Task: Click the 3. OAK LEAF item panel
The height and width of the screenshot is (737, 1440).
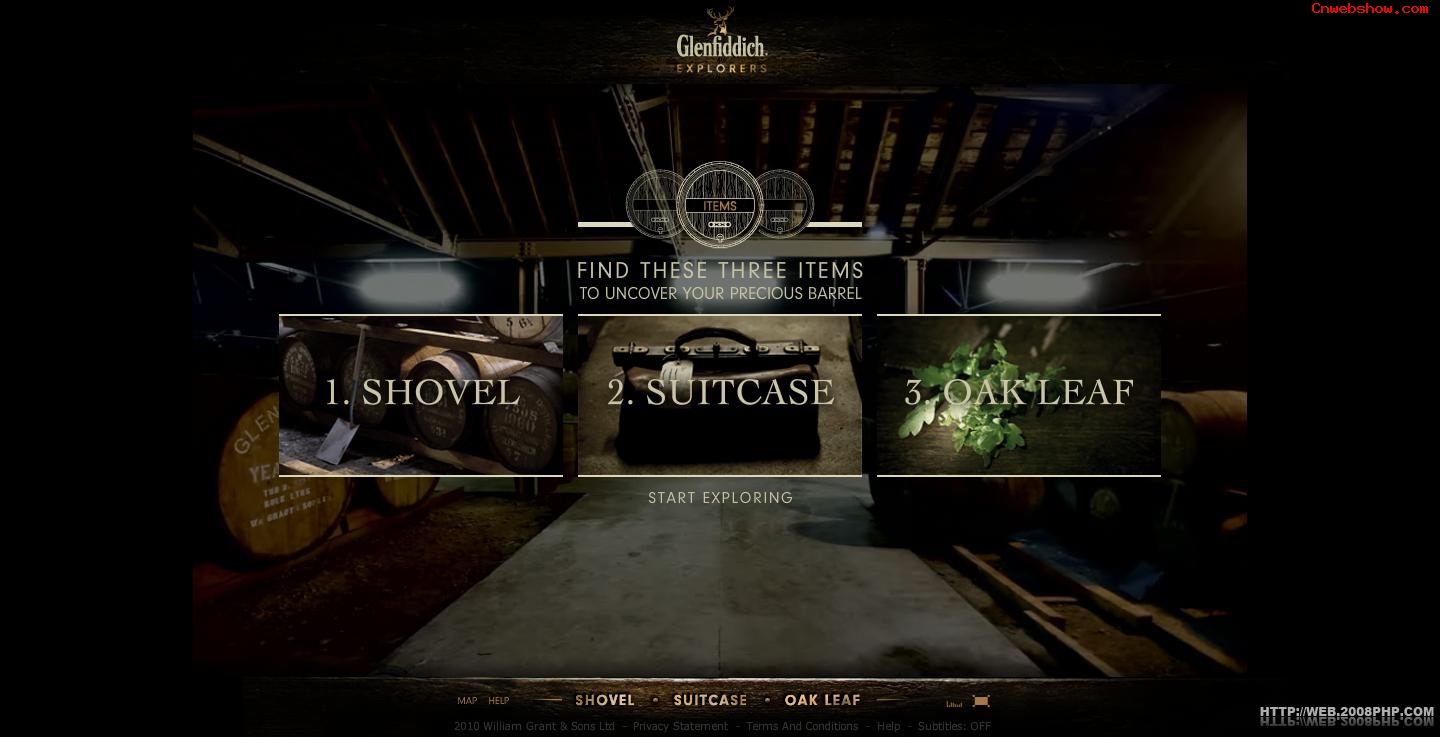Action: [x=1019, y=394]
